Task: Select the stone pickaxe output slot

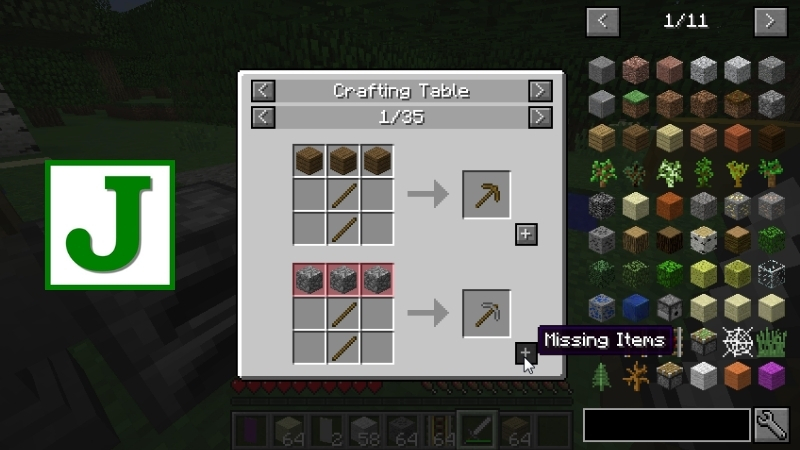Action: tap(486, 313)
